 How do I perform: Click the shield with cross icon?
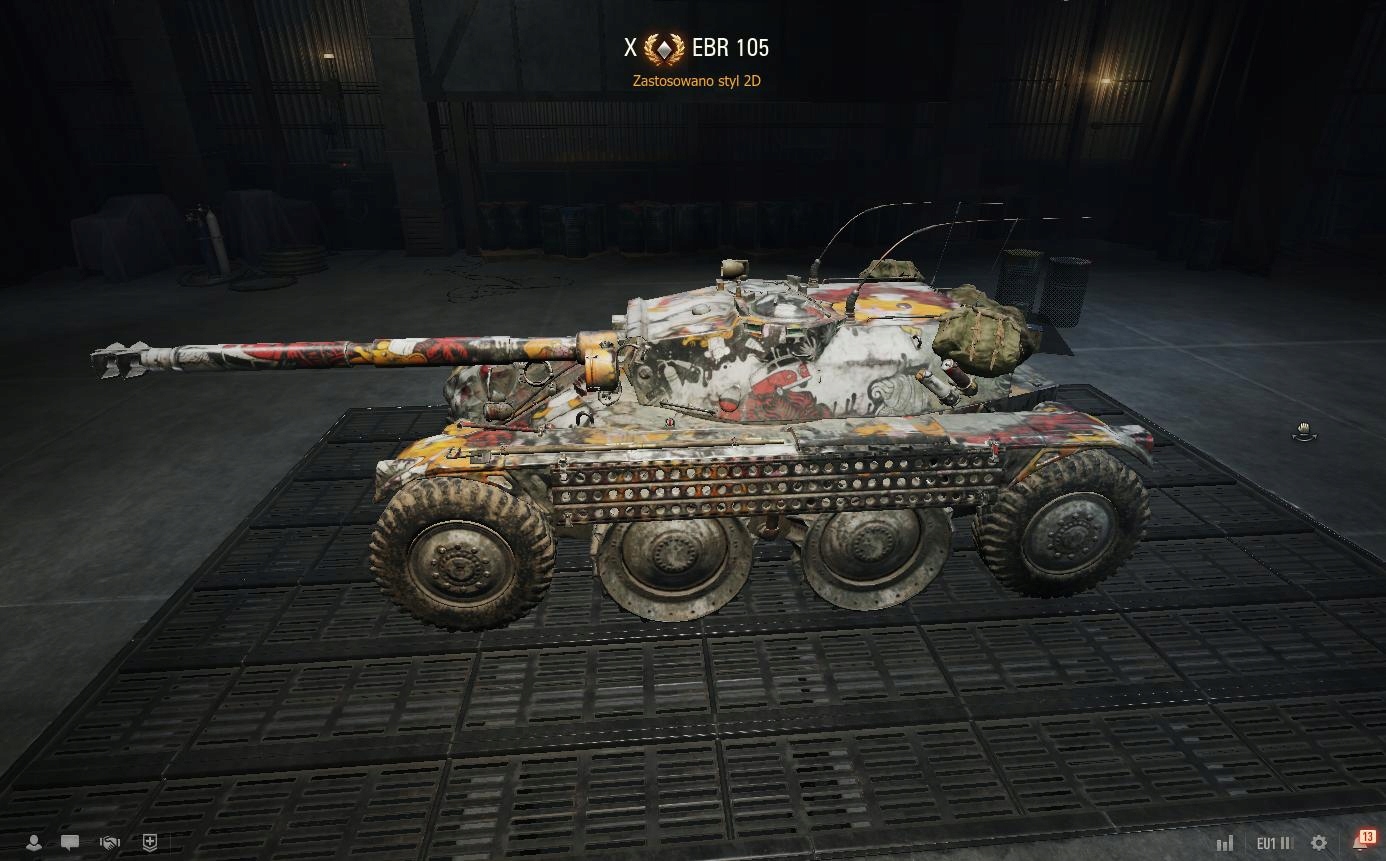(x=150, y=843)
